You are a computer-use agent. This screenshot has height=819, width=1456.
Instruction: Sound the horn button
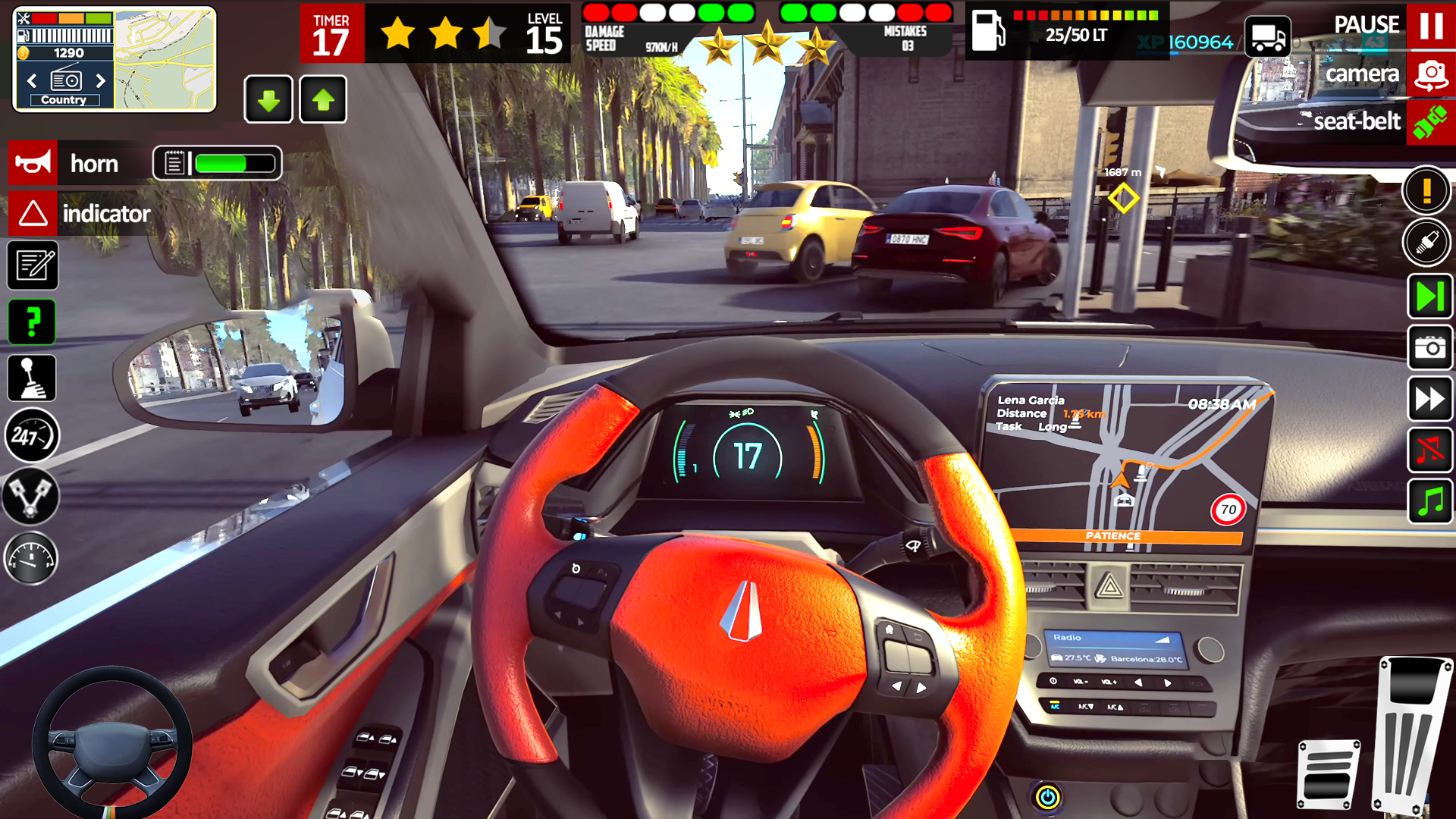[33, 163]
